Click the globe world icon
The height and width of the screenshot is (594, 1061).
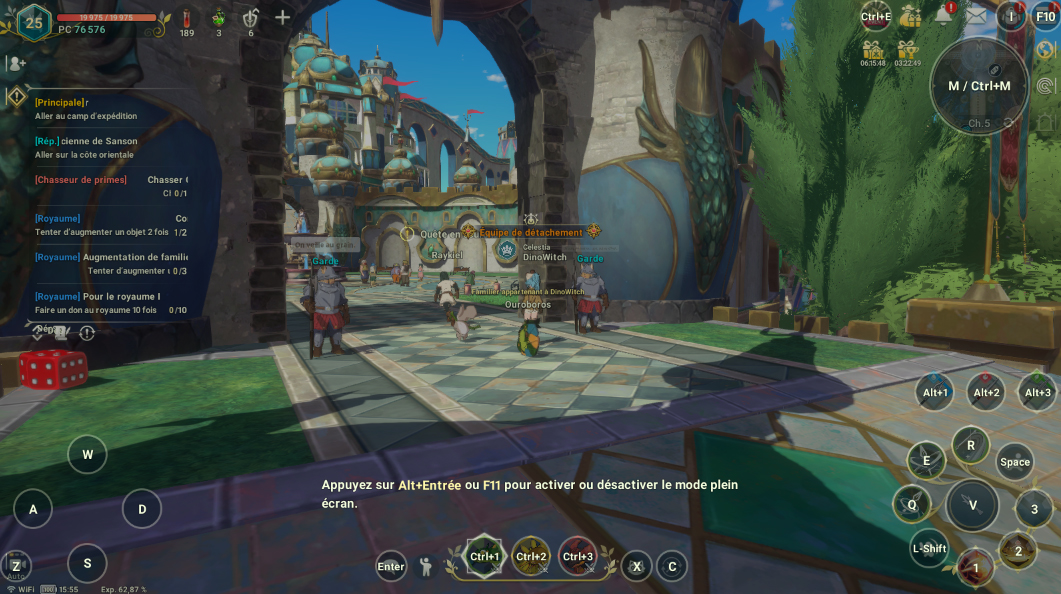point(1045,50)
